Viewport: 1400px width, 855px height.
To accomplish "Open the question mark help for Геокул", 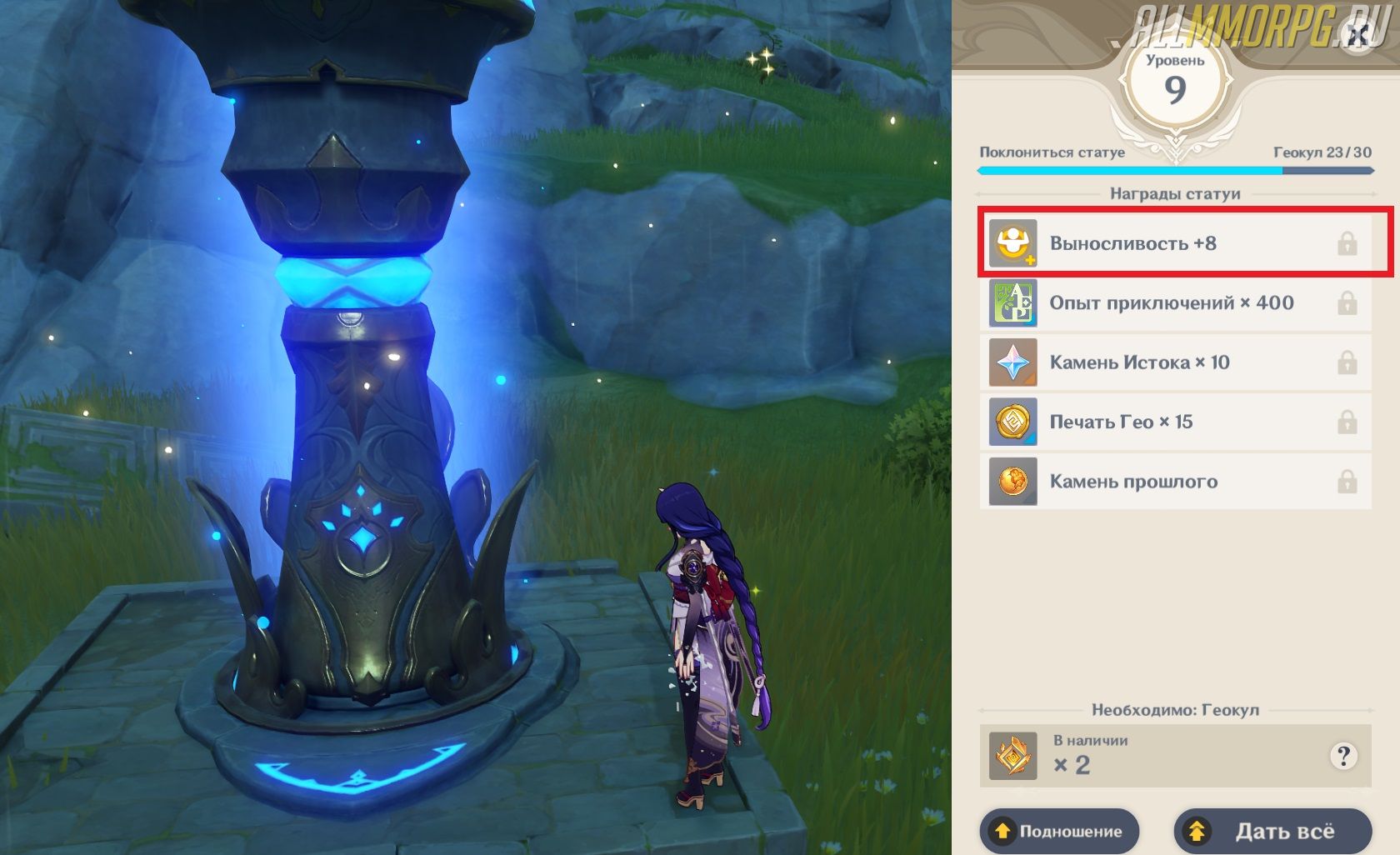I will click(x=1342, y=756).
